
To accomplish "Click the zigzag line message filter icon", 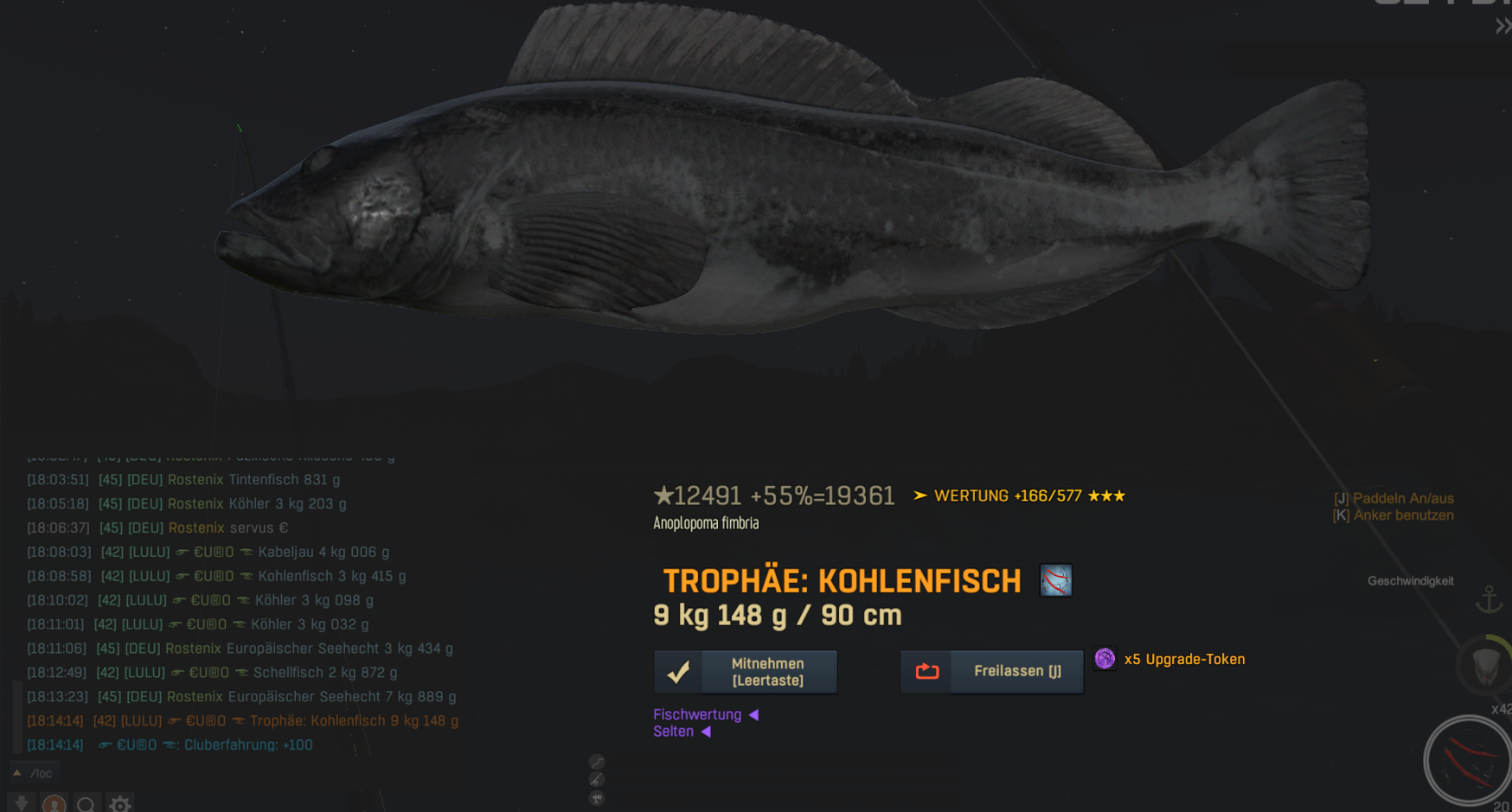I will pos(597,762).
